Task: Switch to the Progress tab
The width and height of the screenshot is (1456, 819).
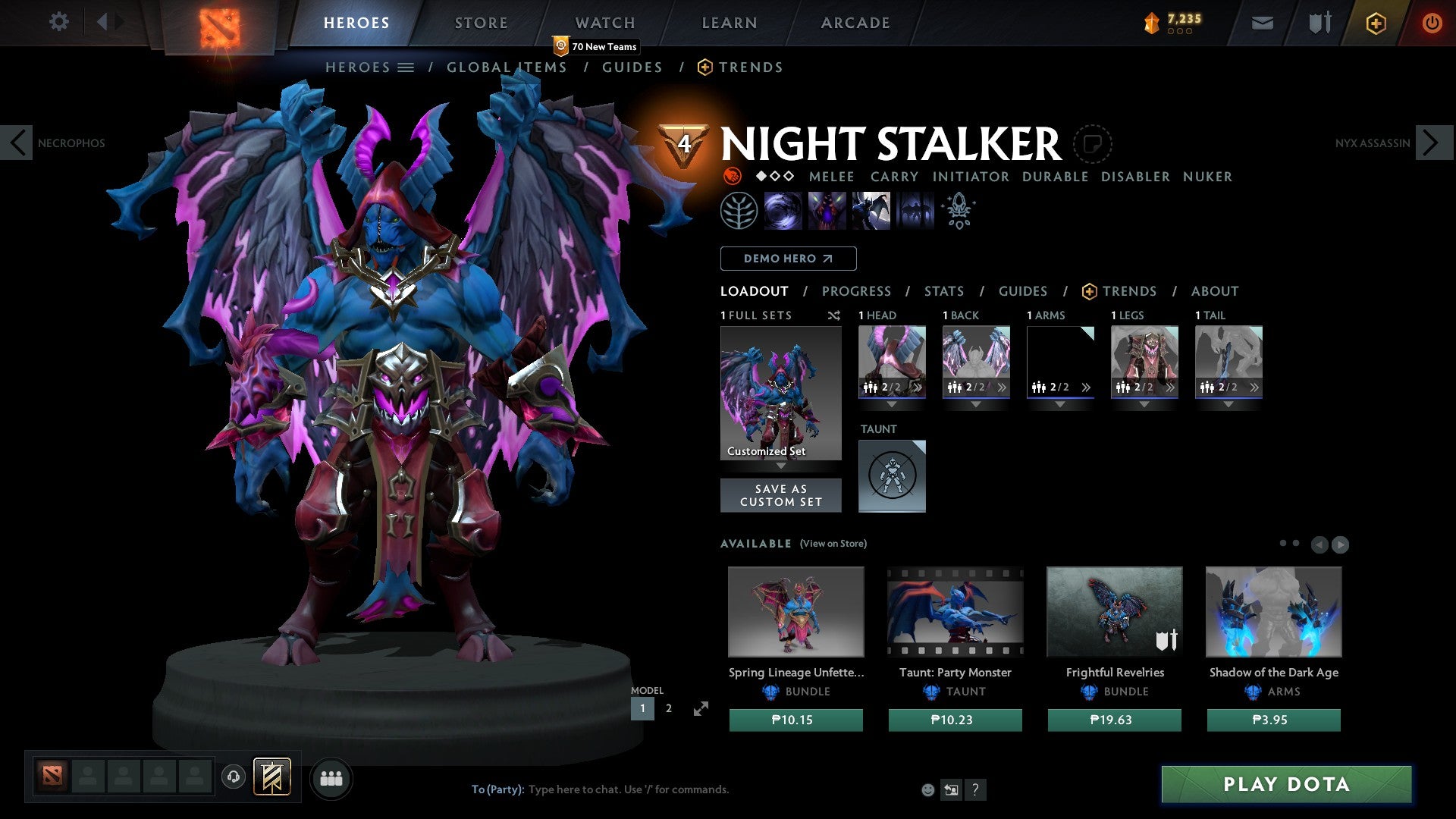Action: pyautogui.click(x=857, y=291)
